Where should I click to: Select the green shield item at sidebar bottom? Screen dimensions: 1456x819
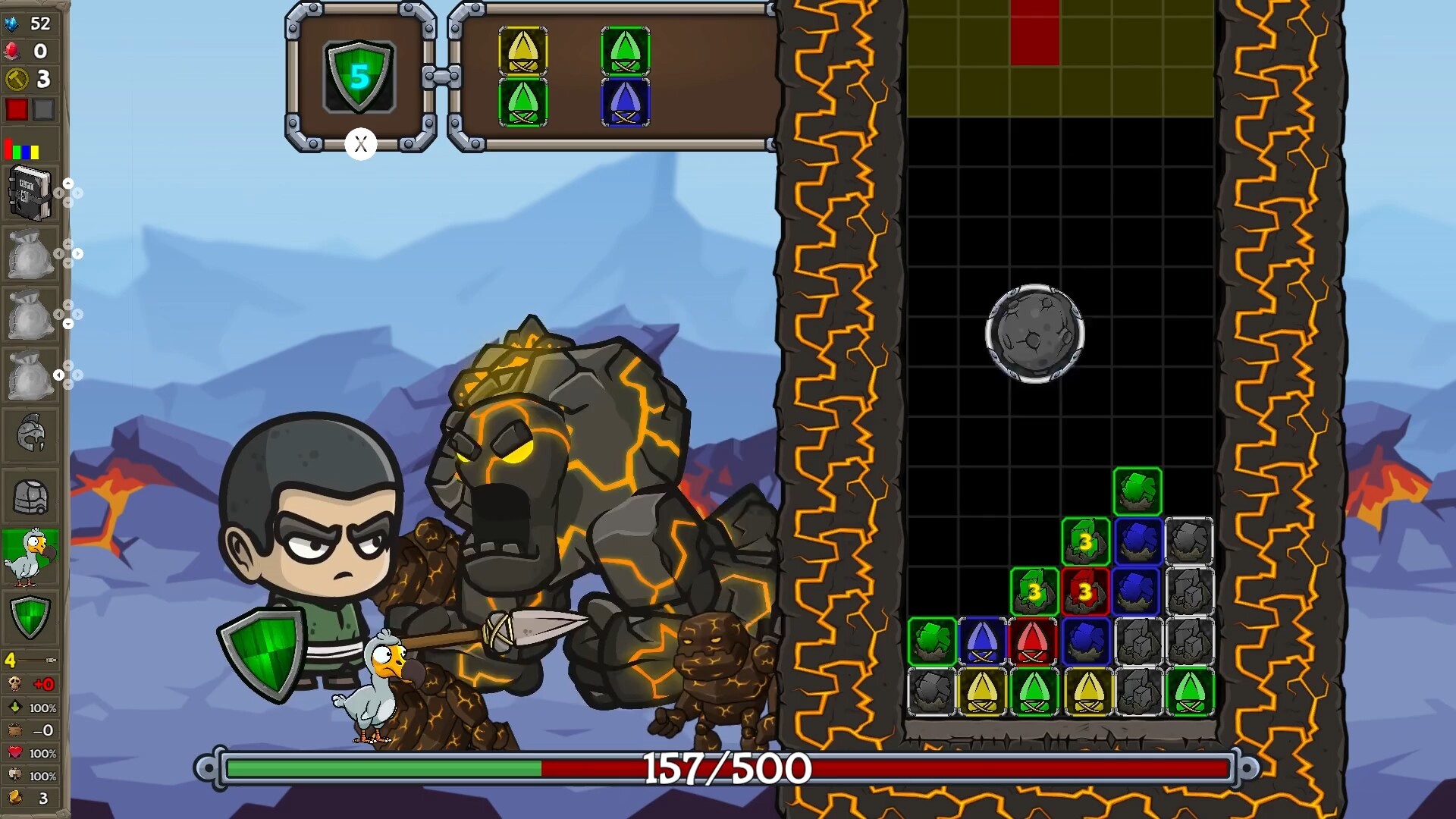(x=30, y=618)
